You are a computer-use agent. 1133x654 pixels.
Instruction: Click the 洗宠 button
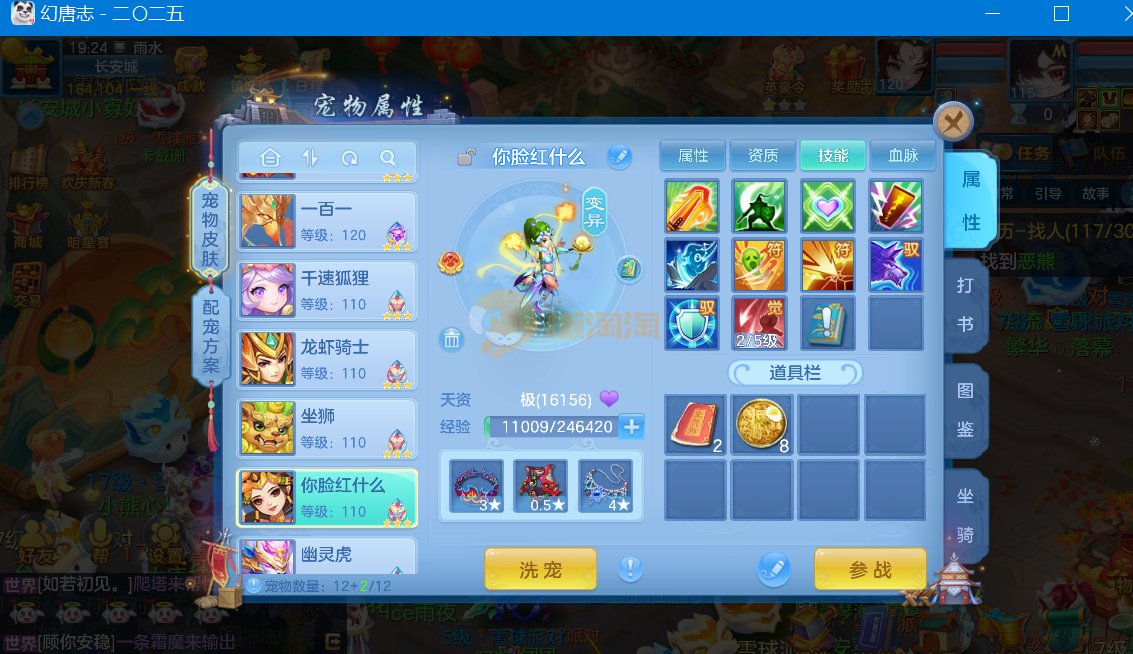tap(540, 570)
